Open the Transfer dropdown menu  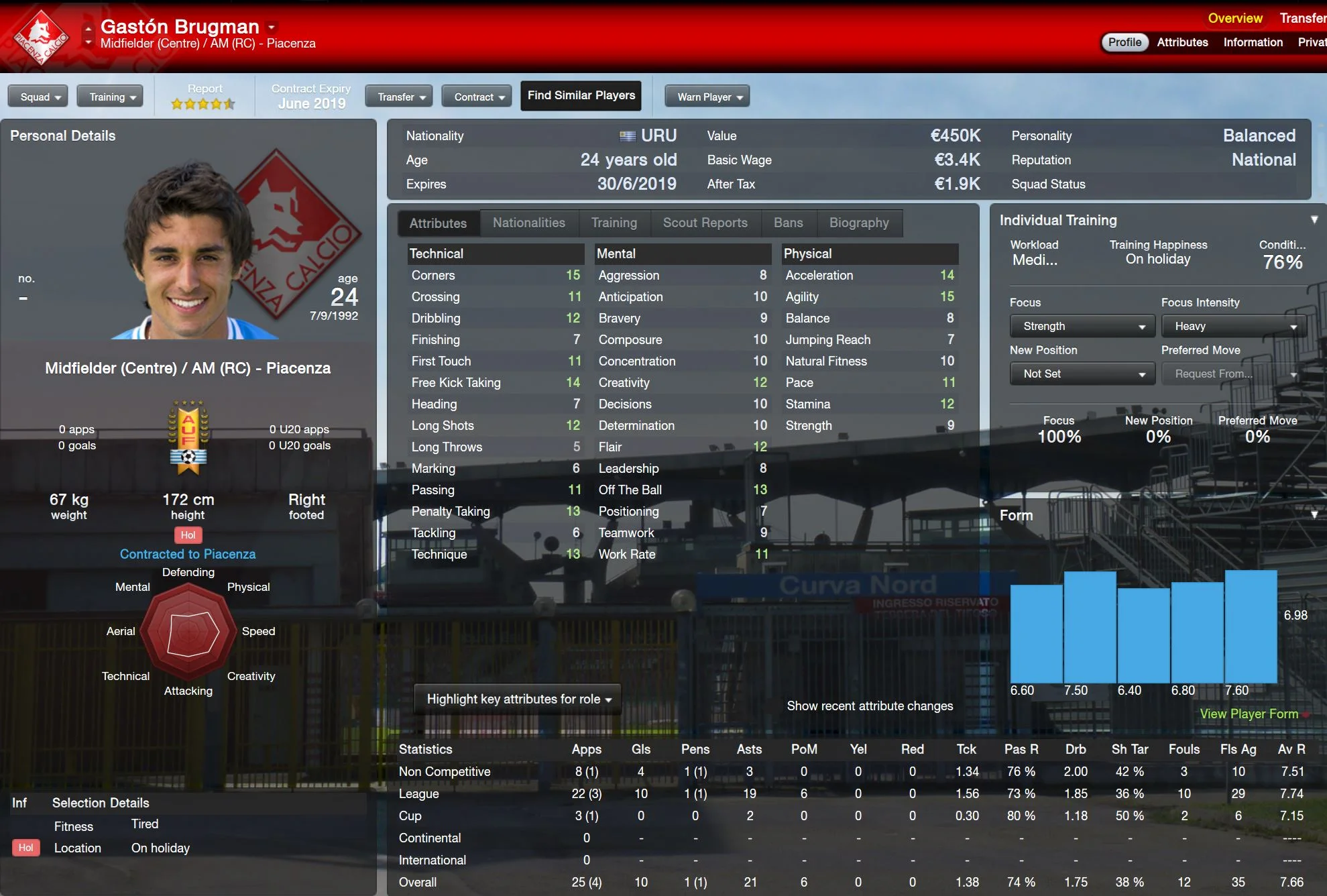click(399, 97)
